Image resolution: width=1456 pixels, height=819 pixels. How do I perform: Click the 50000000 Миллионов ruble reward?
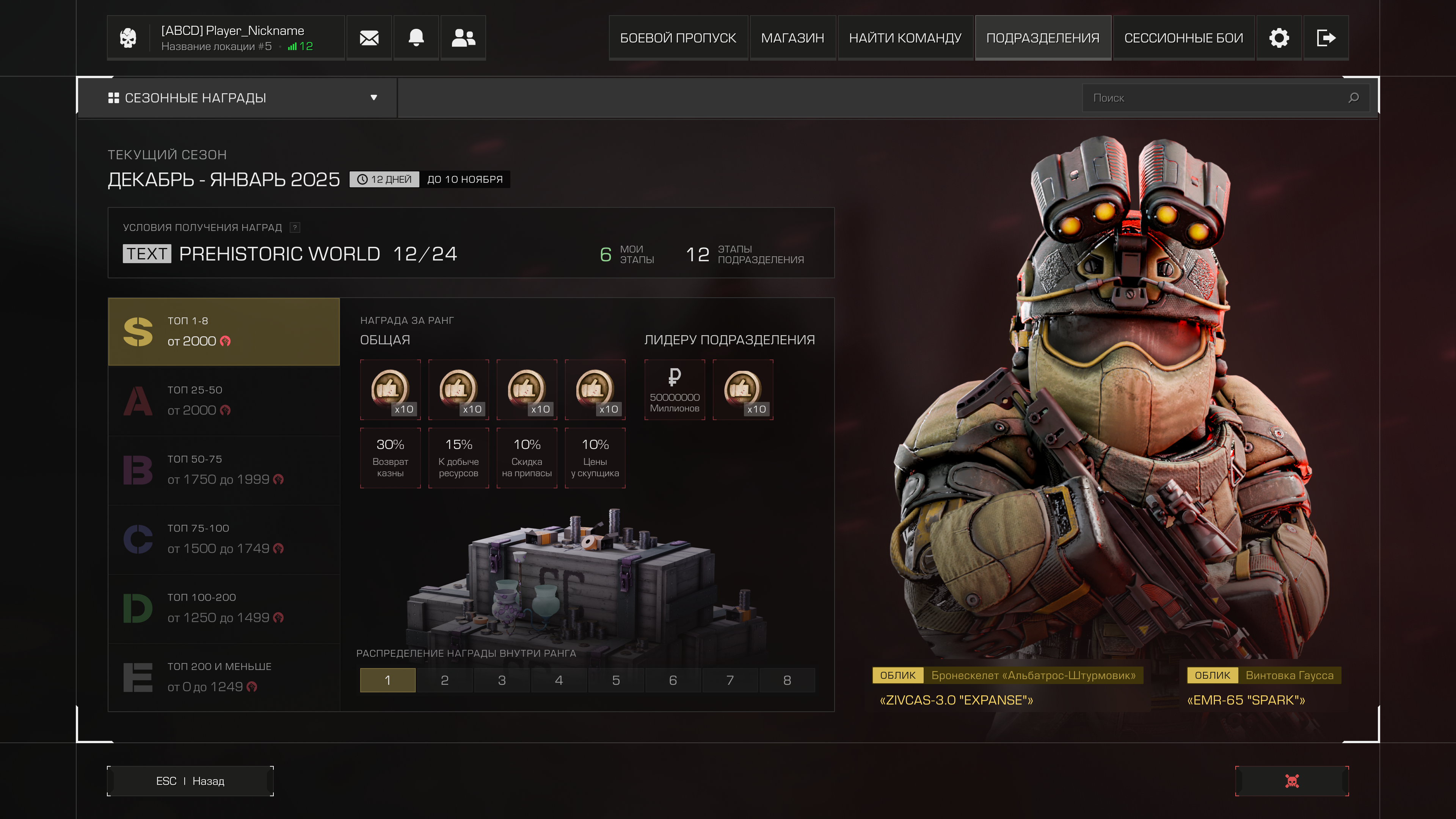click(674, 390)
